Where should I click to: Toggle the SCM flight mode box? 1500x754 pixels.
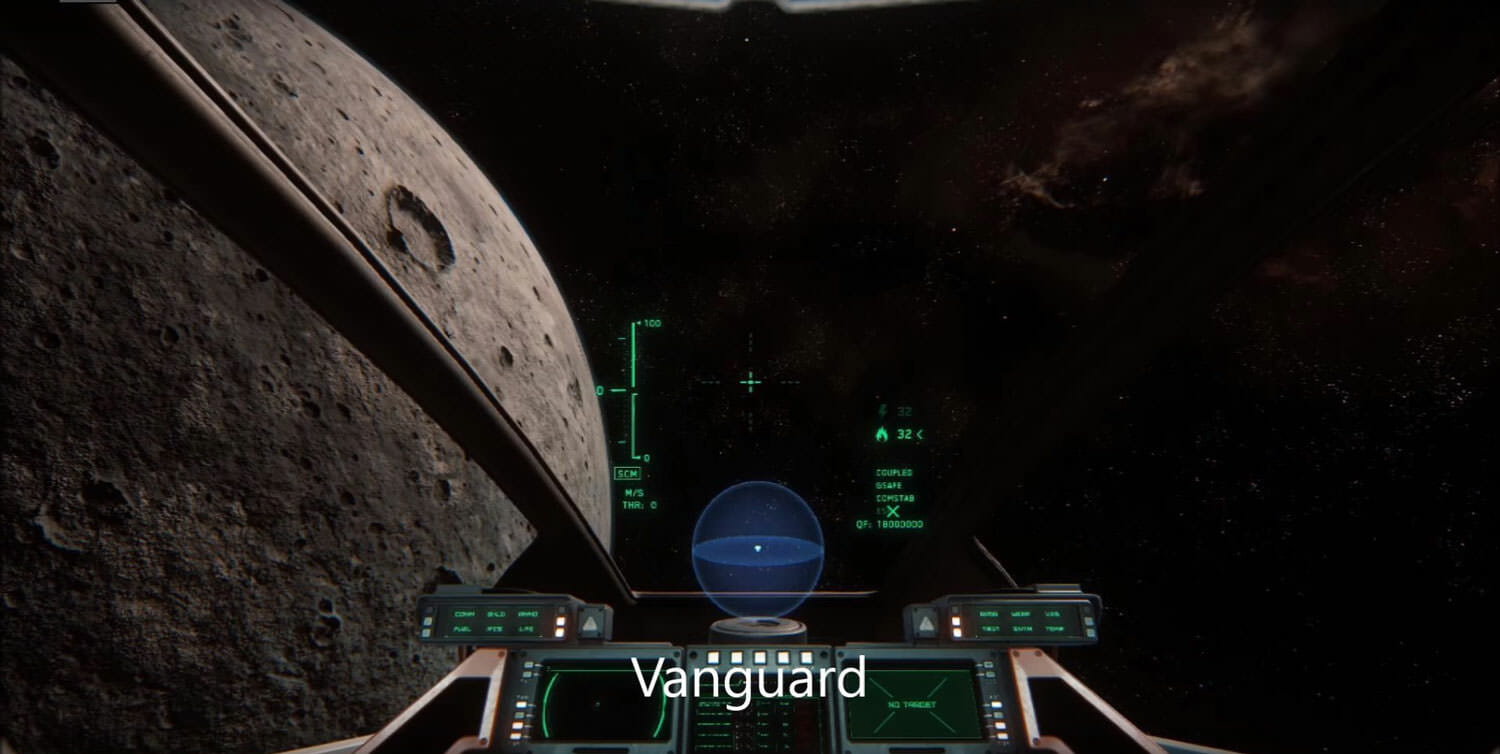pos(627,474)
